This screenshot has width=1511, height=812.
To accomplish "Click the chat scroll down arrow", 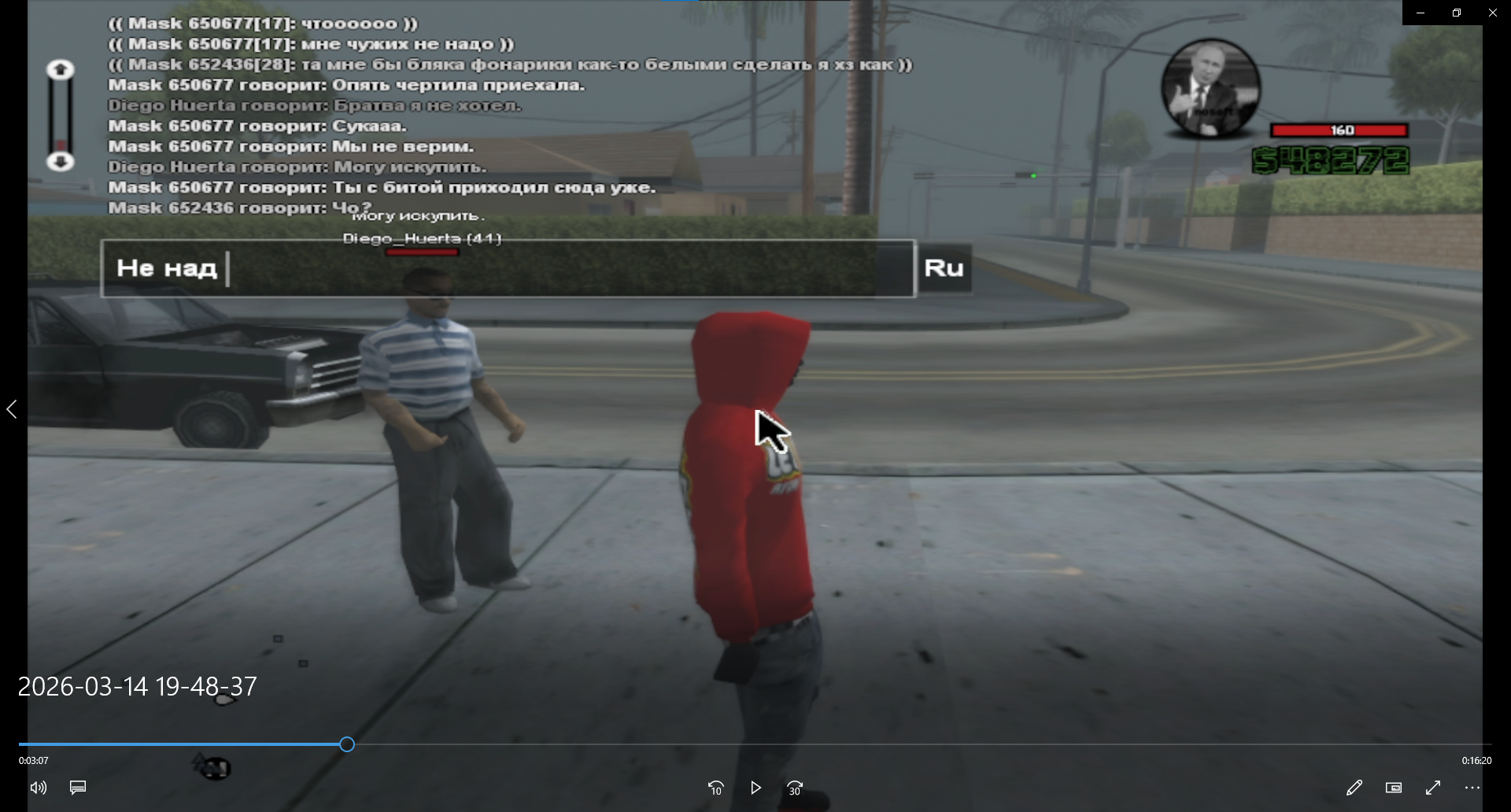I will pos(61,162).
